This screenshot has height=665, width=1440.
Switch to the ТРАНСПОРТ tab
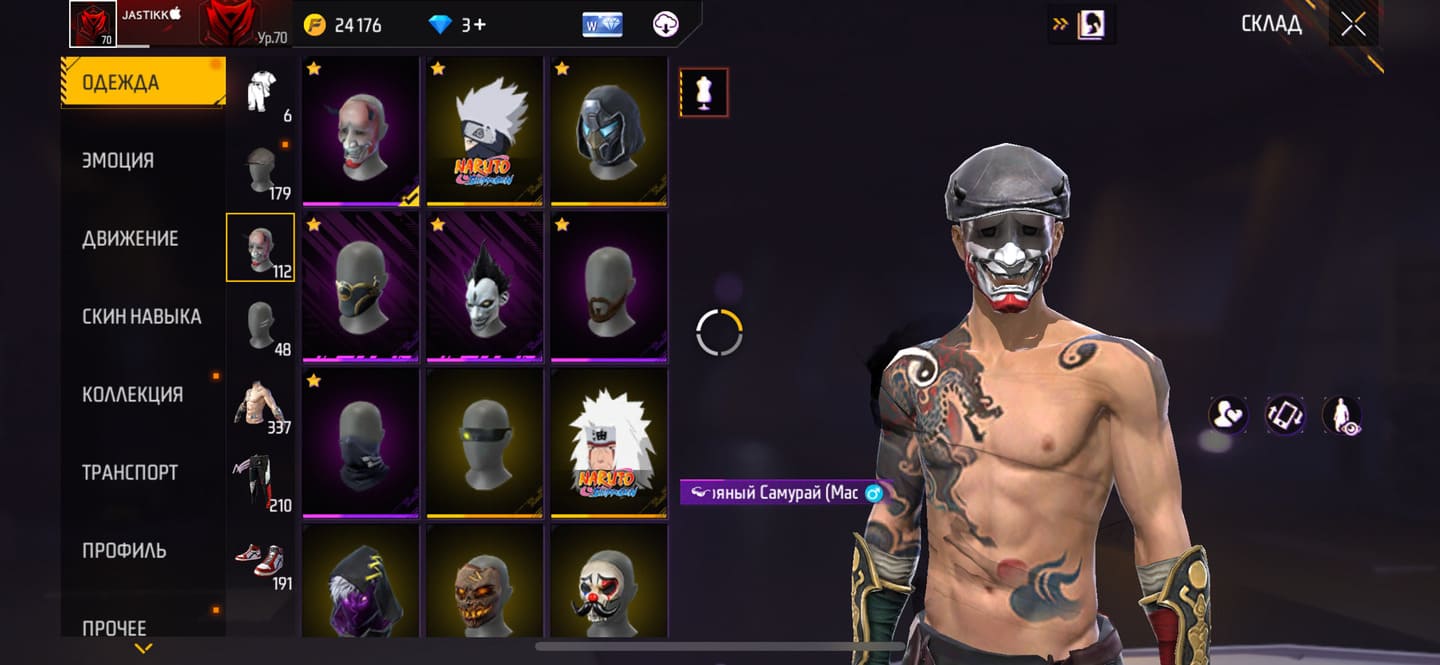click(x=130, y=473)
